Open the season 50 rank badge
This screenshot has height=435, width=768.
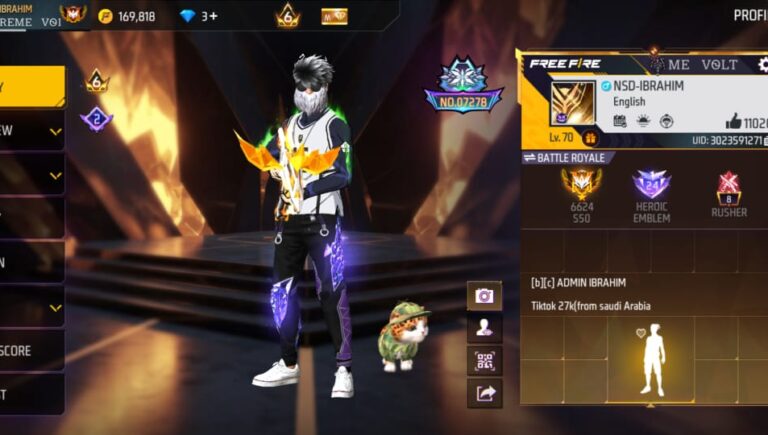(580, 185)
